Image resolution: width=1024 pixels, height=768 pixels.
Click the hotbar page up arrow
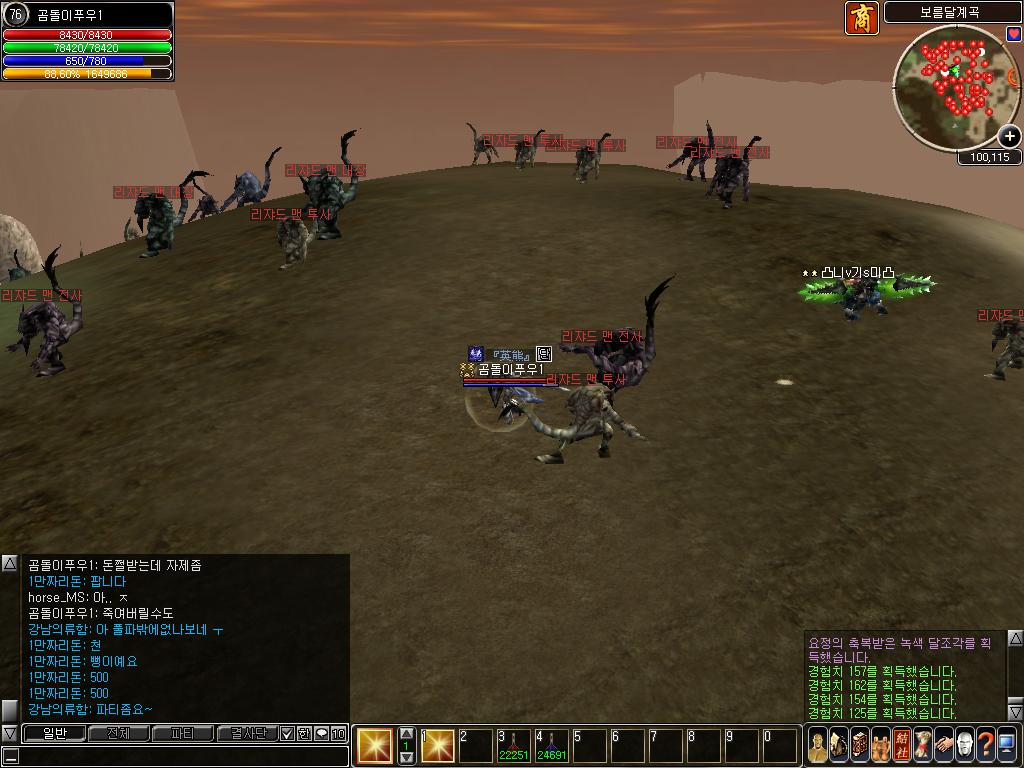406,734
